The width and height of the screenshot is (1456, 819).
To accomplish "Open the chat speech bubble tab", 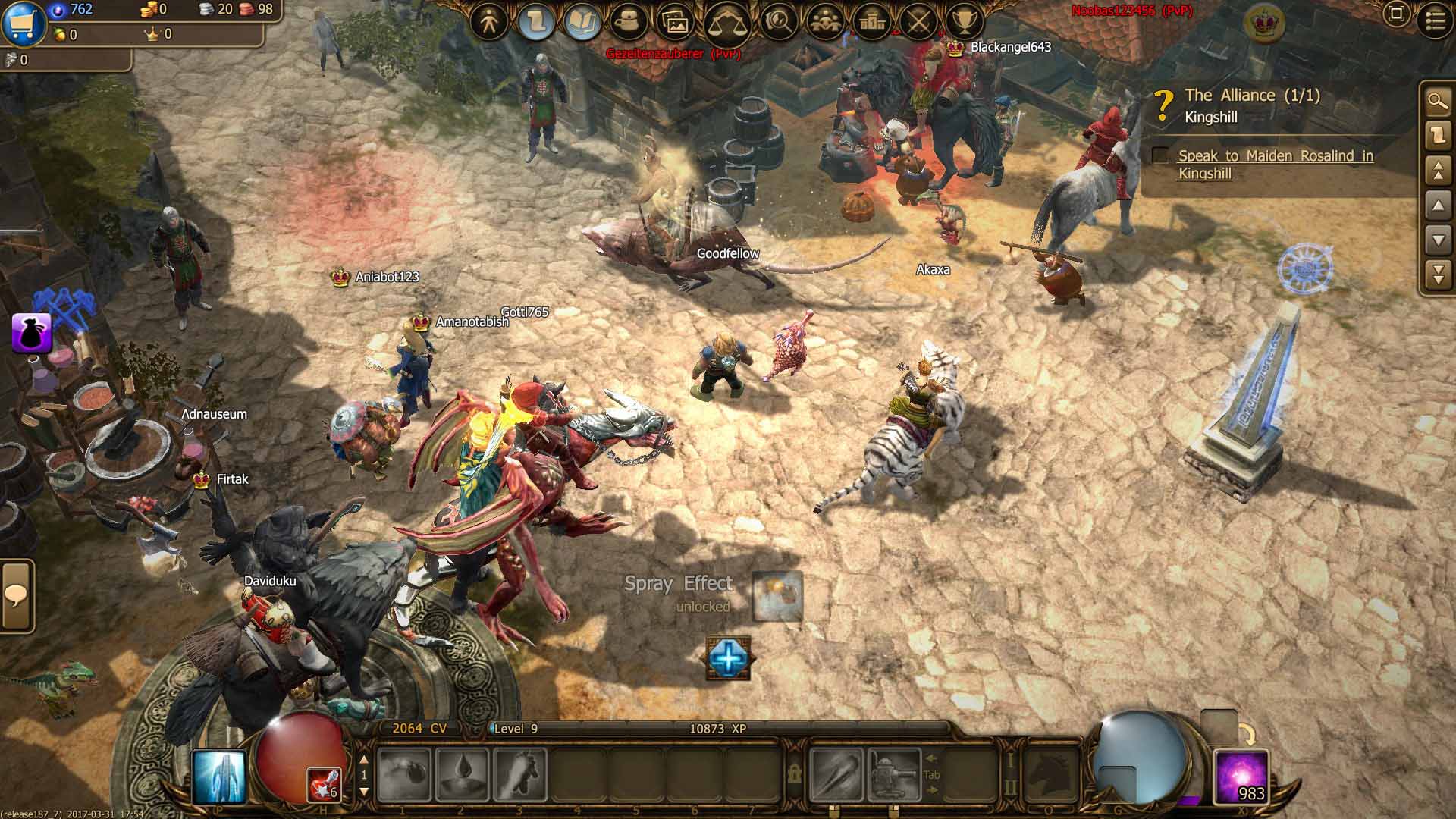I will pyautogui.click(x=16, y=596).
